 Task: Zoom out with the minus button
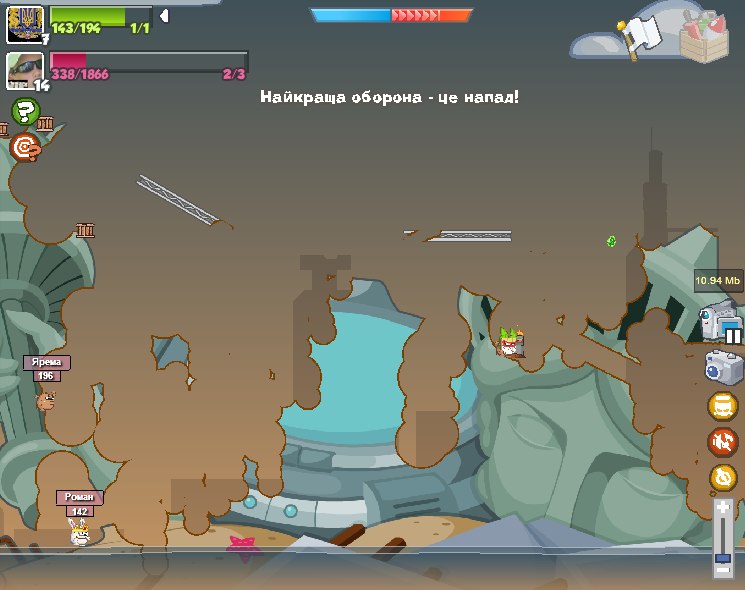(x=723, y=570)
